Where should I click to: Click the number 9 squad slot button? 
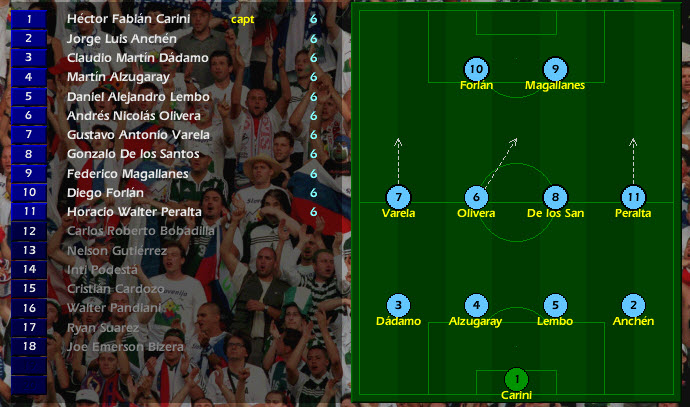pyautogui.click(x=29, y=173)
